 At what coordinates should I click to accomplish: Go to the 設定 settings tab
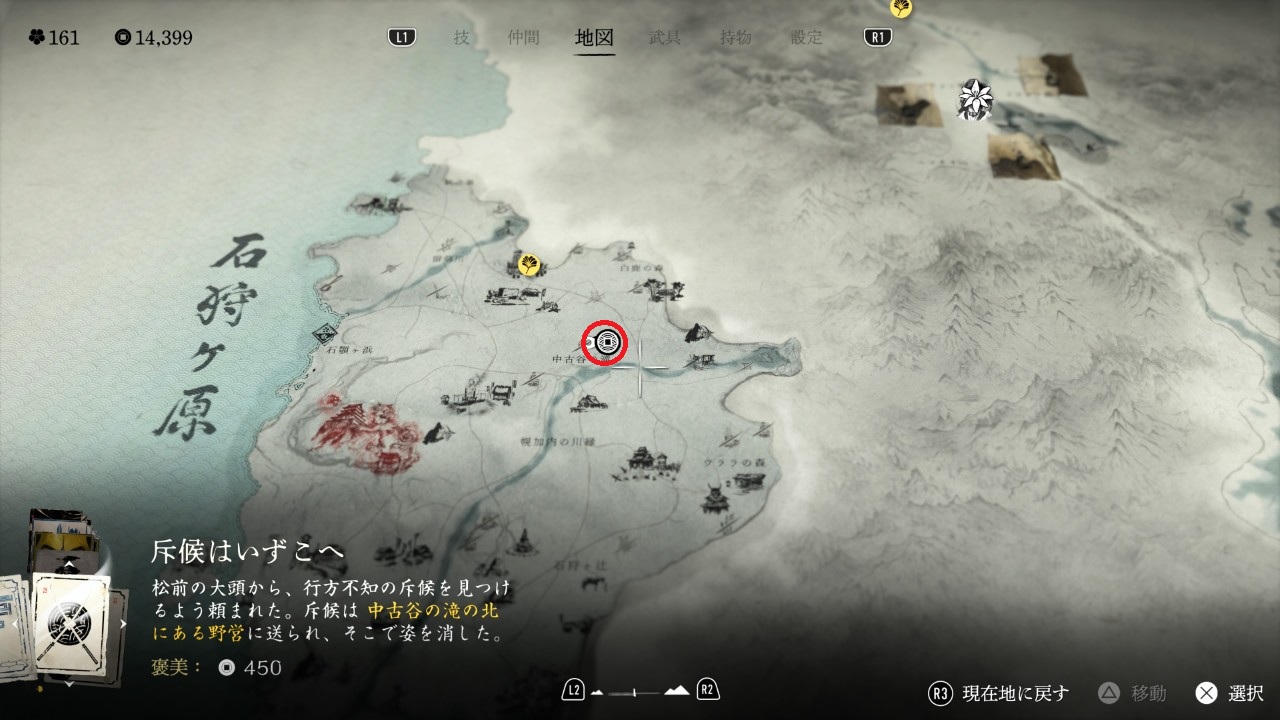806,38
